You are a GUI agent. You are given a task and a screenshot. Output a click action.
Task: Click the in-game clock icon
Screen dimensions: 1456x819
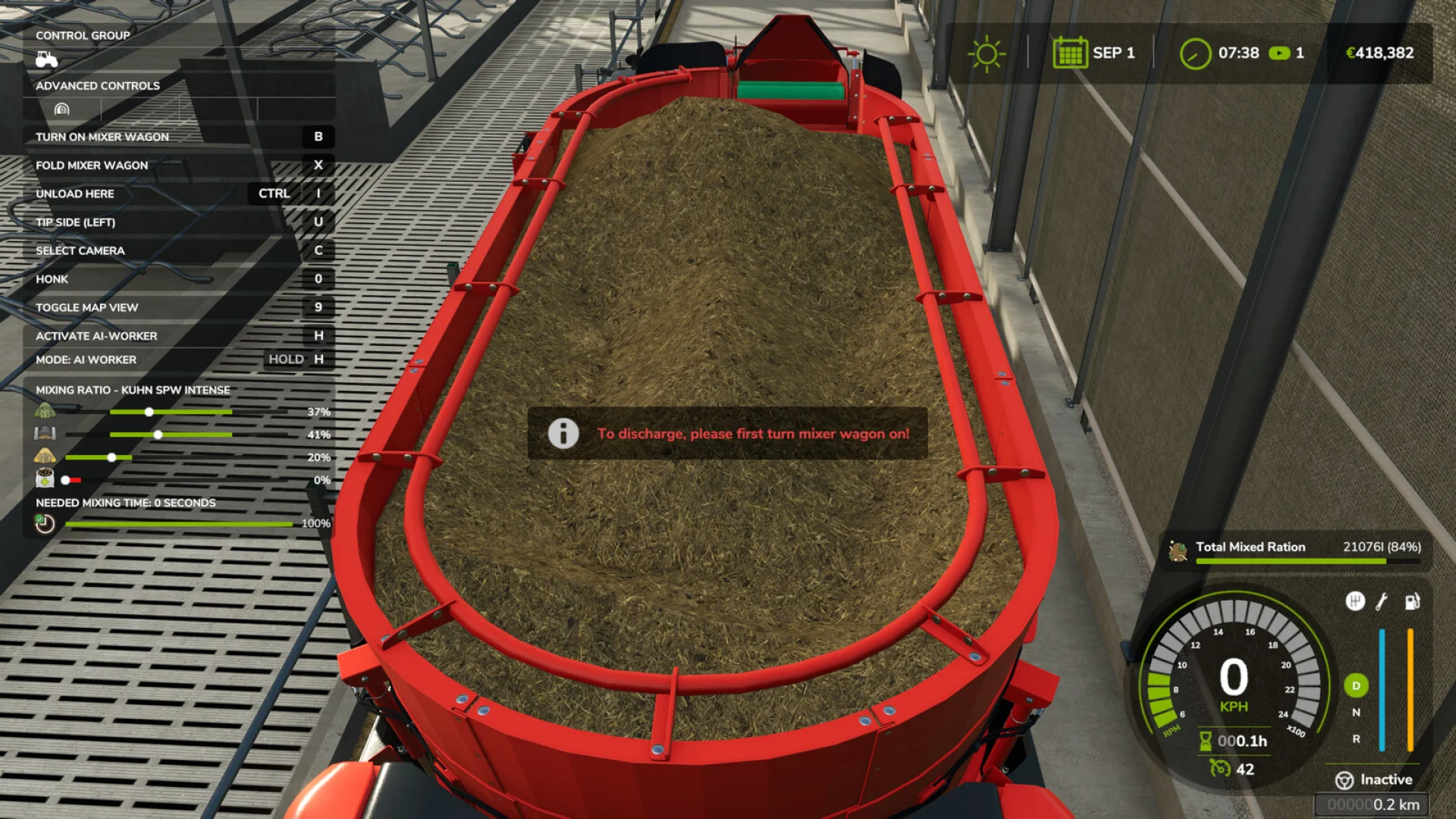coord(1196,54)
